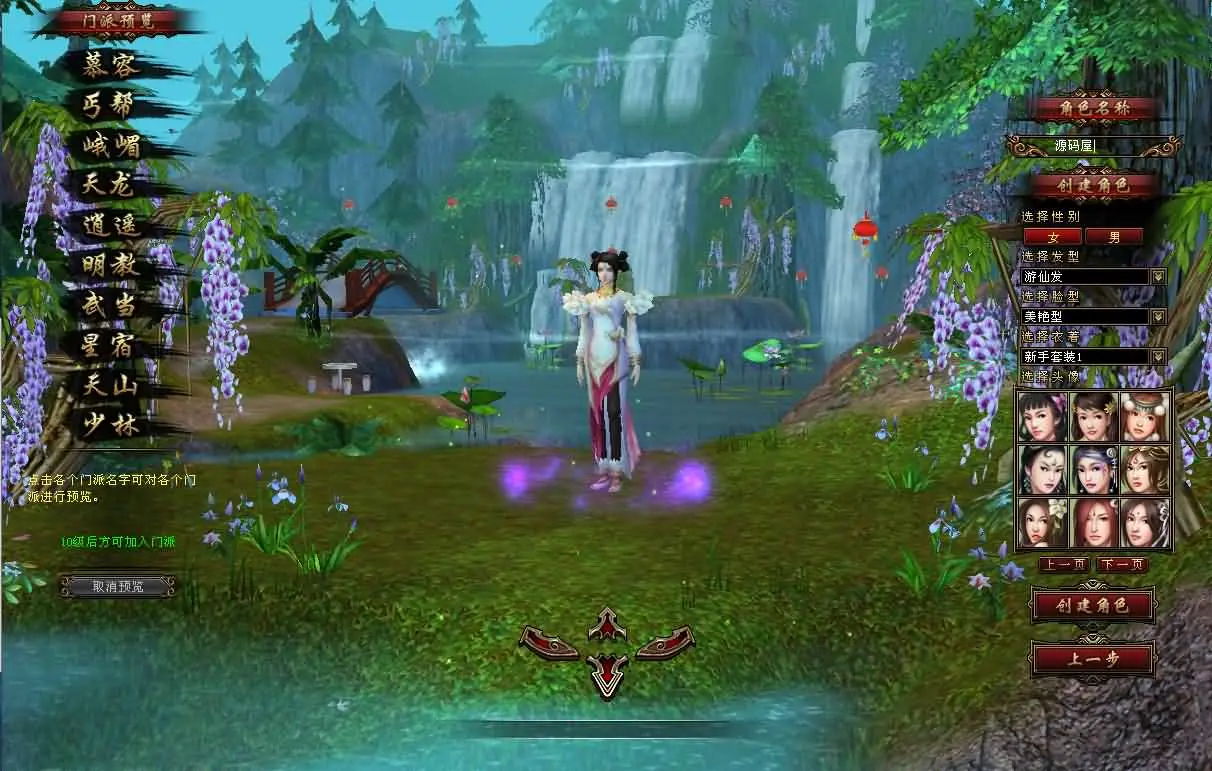Screen dimensions: 1212x771
Task: Go back with the 上一步 button
Action: coord(1093,660)
